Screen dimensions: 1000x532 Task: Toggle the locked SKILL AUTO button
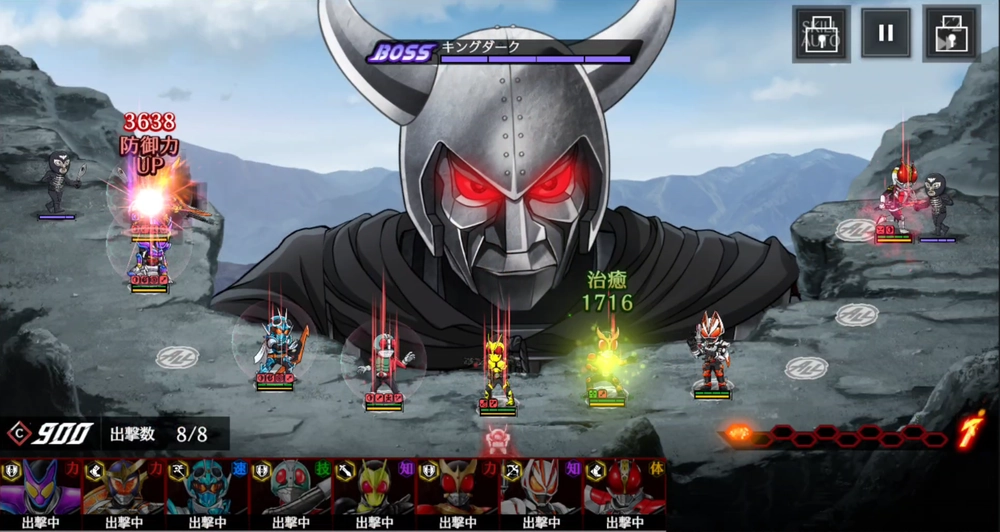pyautogui.click(x=821, y=34)
